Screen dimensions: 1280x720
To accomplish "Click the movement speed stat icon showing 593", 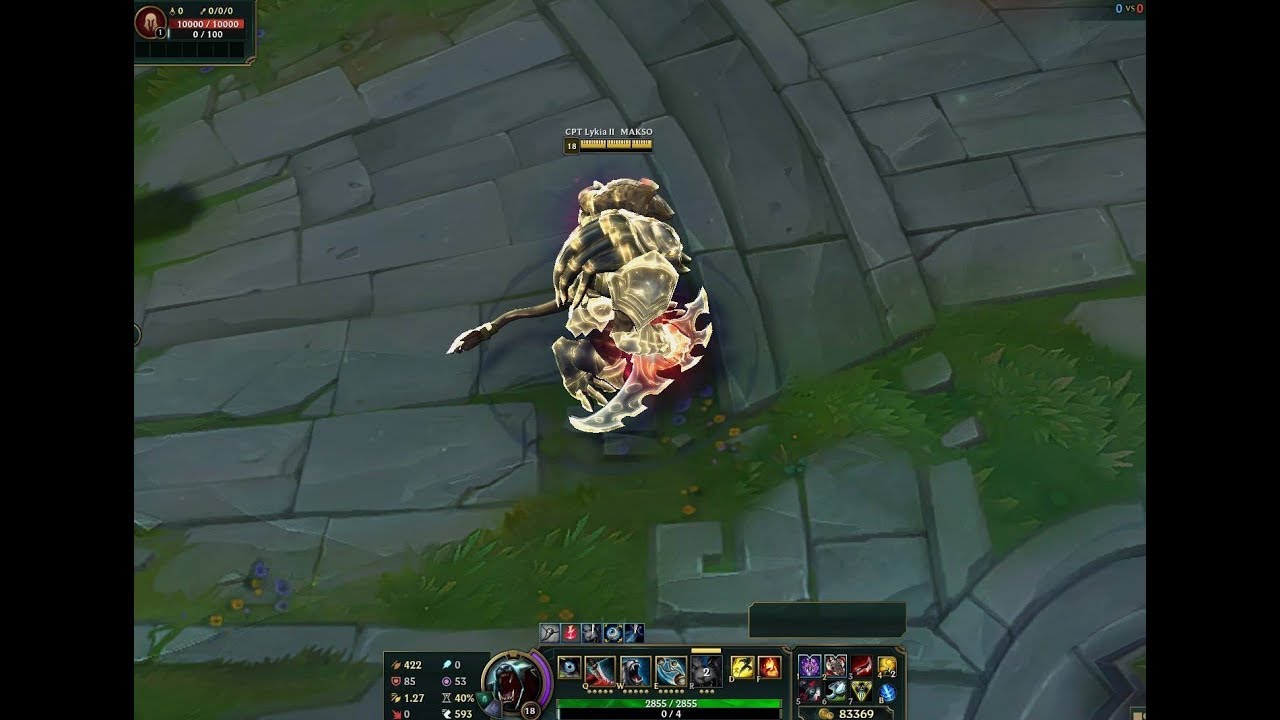I will [x=447, y=712].
